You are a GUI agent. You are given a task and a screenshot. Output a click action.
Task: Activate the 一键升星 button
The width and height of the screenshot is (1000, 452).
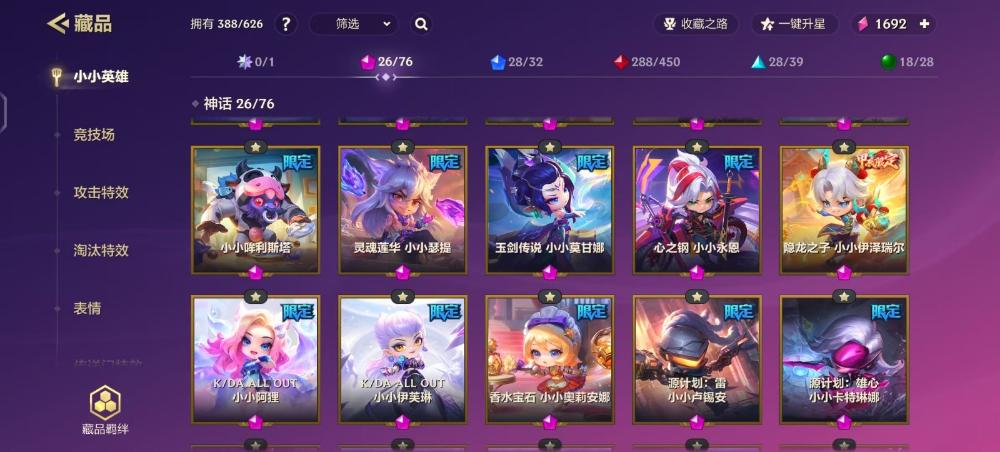tap(794, 24)
